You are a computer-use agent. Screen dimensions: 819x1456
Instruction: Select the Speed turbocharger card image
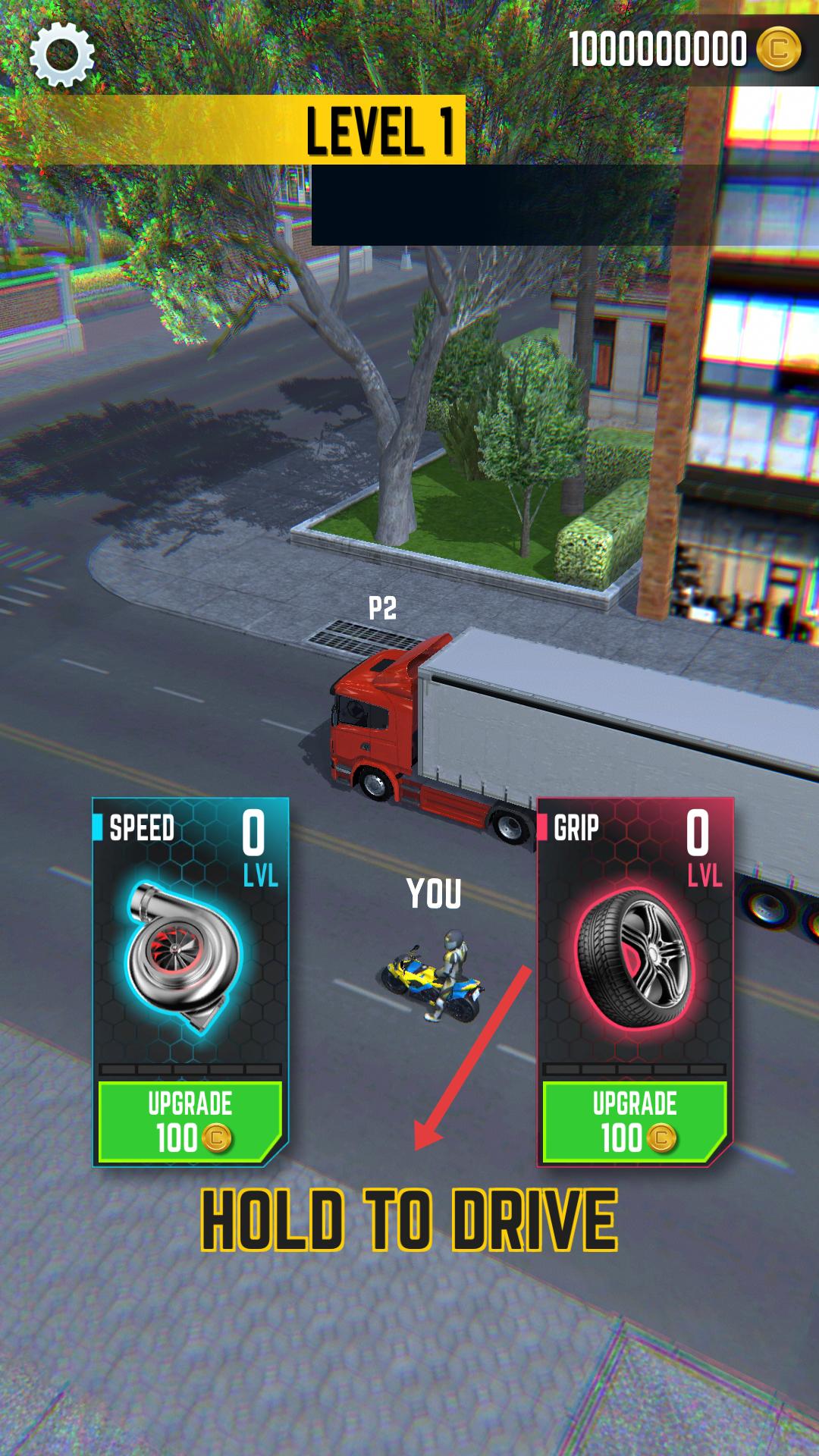coord(184,957)
